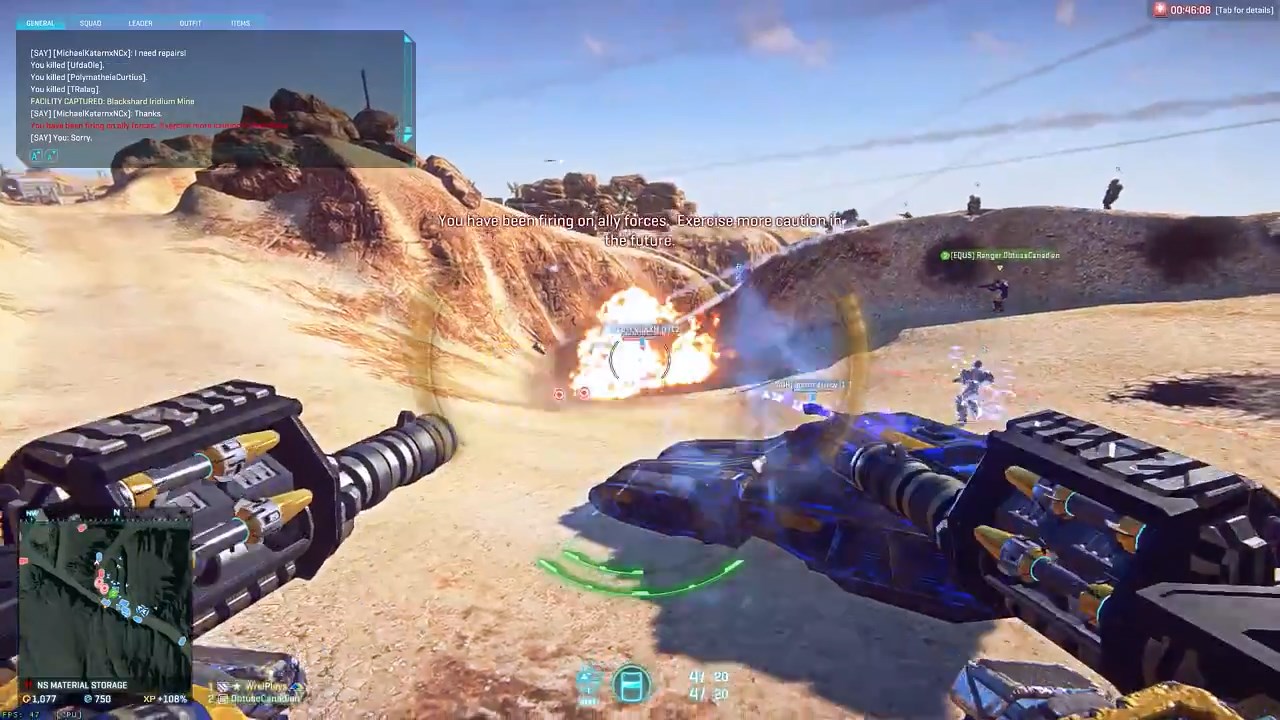
Task: Switch to the SQUAD chat tab
Action: click(x=90, y=23)
